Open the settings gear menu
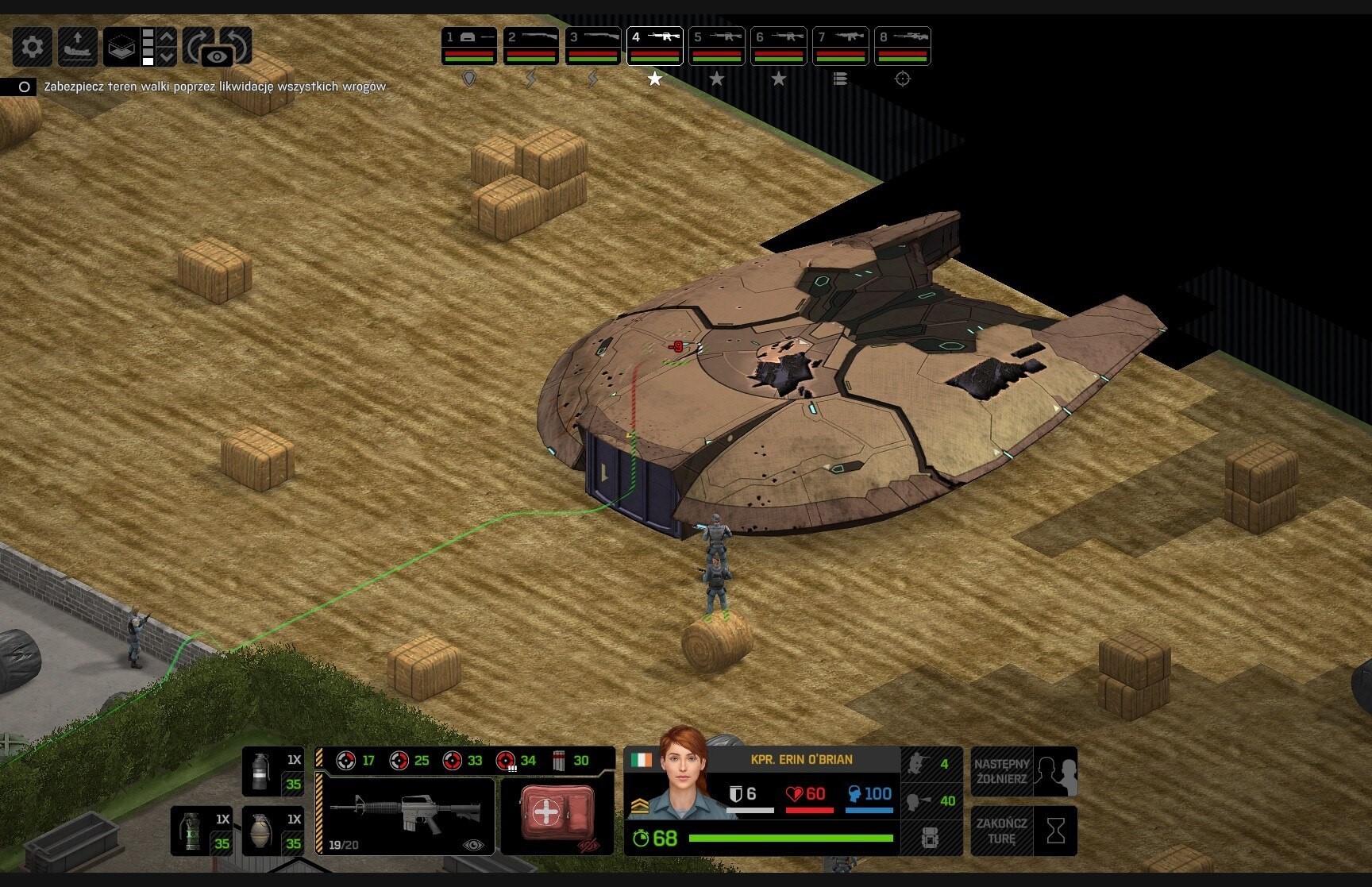The width and height of the screenshot is (1372, 887). (x=33, y=48)
